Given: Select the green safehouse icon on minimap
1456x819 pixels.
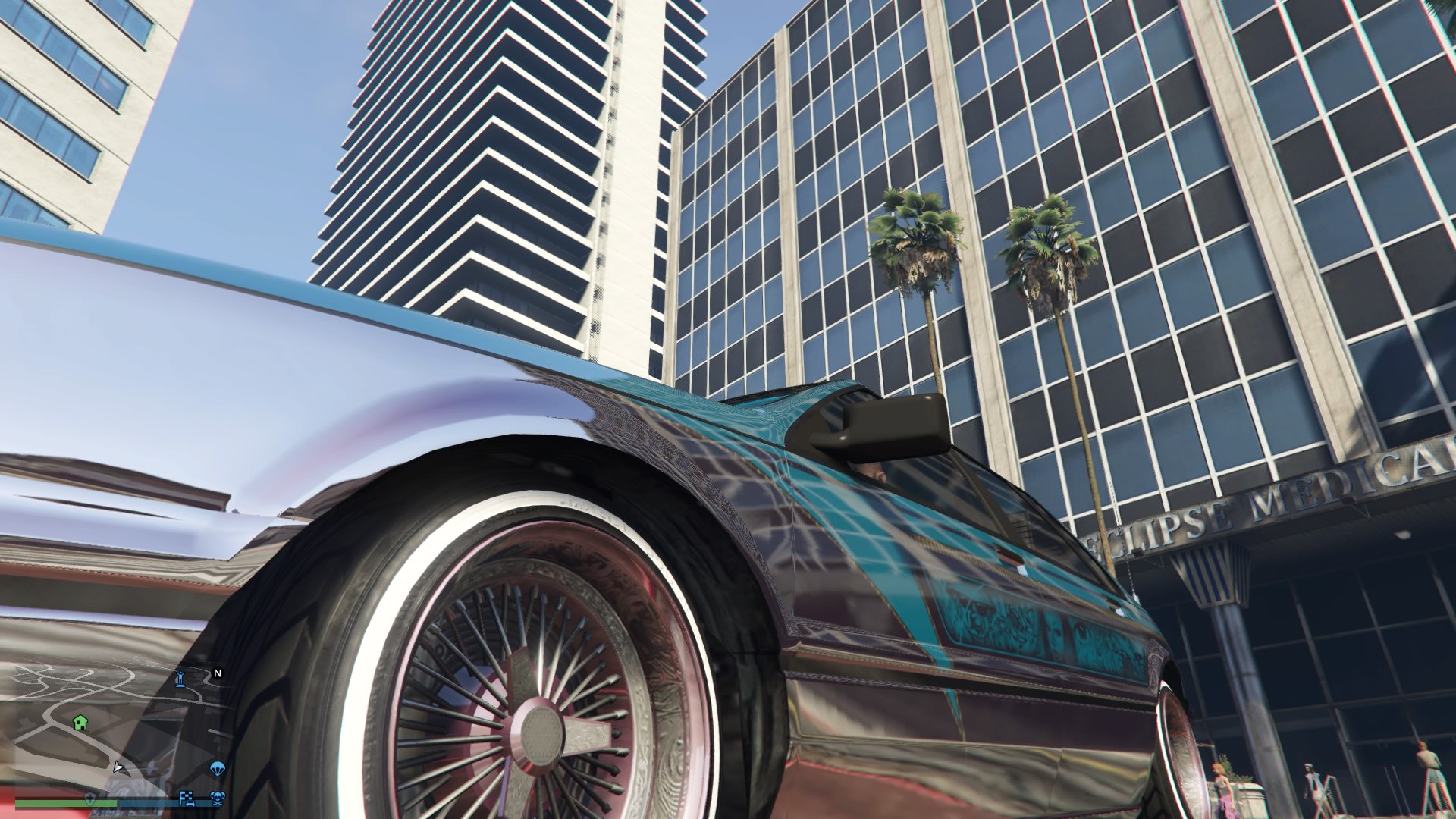Looking at the screenshot, I should pos(80,723).
